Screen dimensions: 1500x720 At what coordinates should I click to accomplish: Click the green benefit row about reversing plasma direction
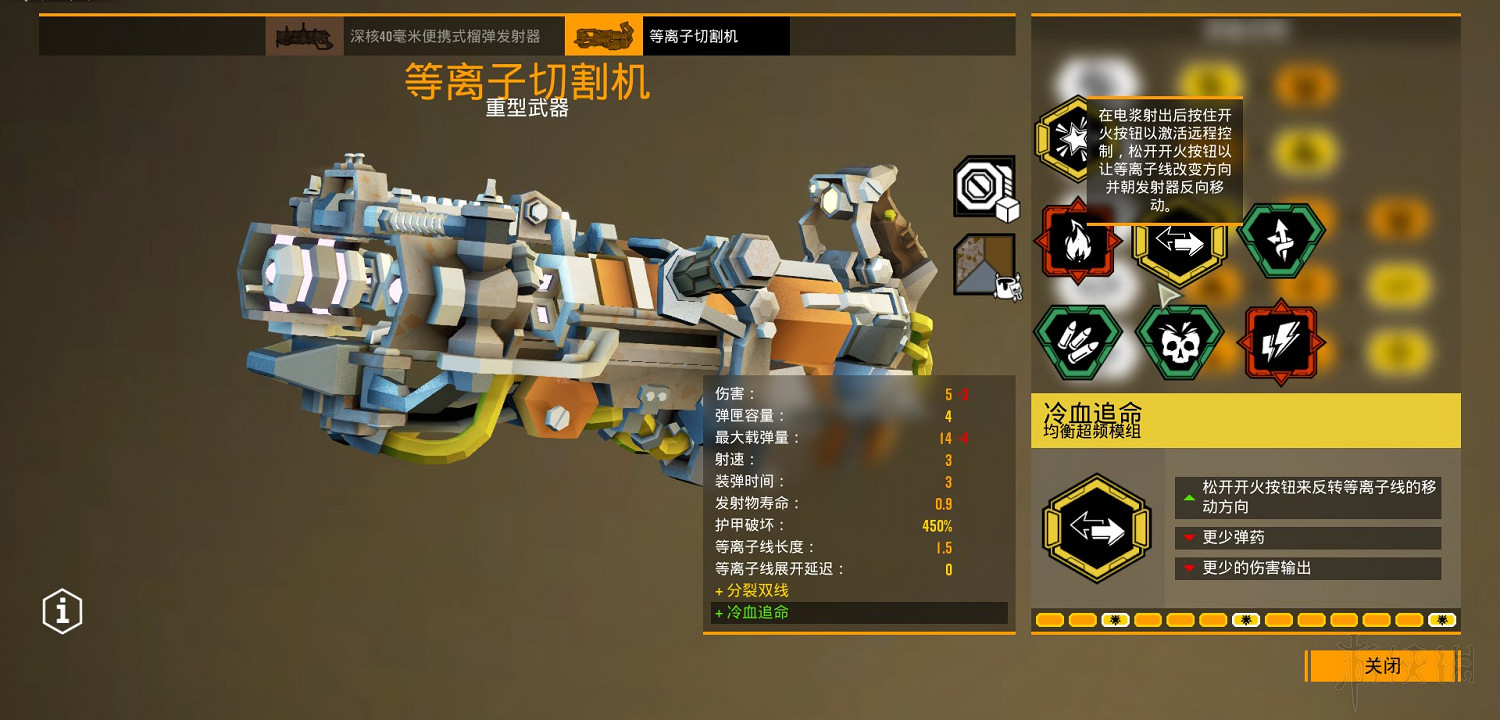[x=1307, y=497]
